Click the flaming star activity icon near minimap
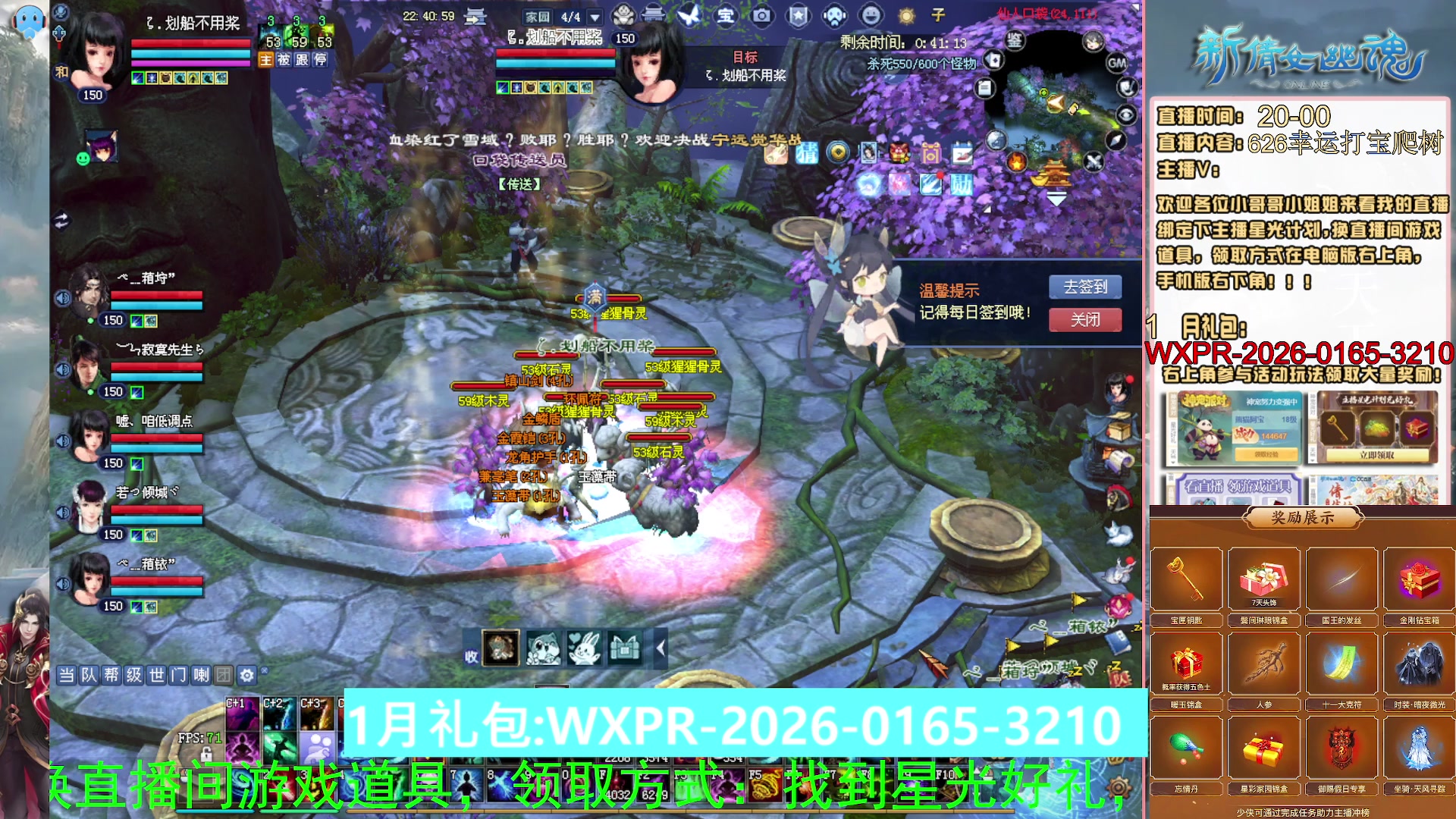 pyautogui.click(x=1017, y=162)
